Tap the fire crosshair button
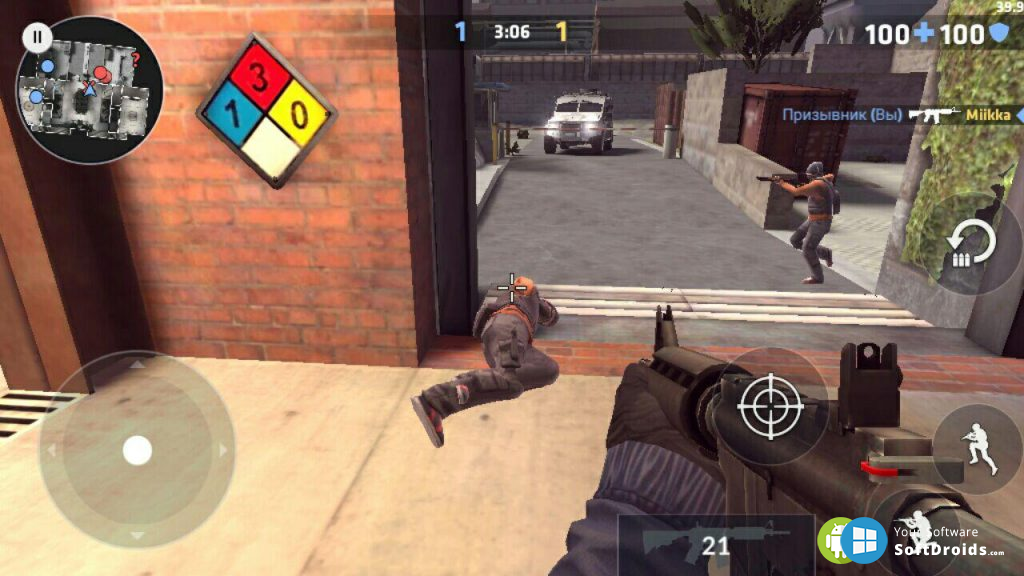 tap(769, 405)
